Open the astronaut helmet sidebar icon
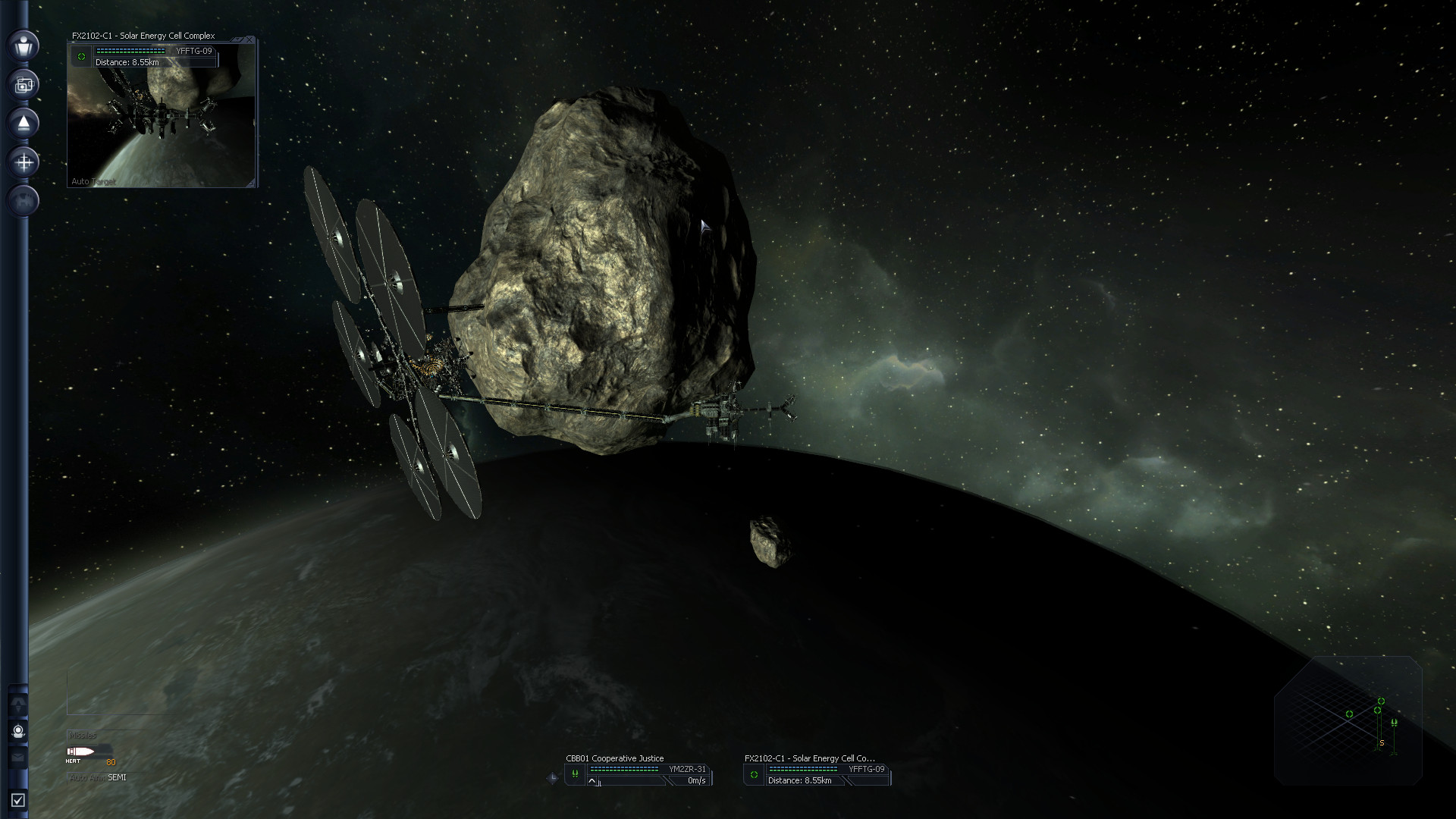Image resolution: width=1456 pixels, height=819 pixels. pos(19,731)
